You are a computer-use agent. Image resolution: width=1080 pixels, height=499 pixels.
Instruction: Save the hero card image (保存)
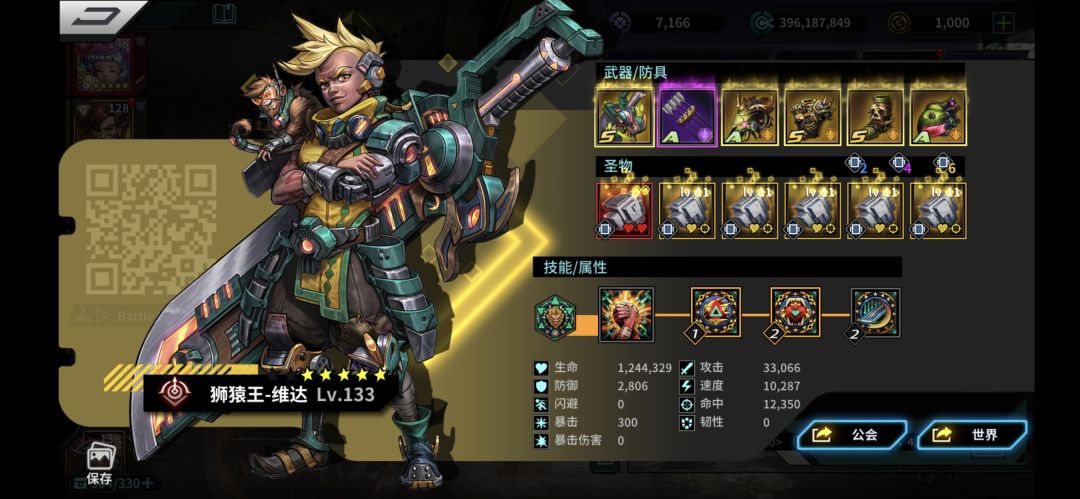coord(99,462)
